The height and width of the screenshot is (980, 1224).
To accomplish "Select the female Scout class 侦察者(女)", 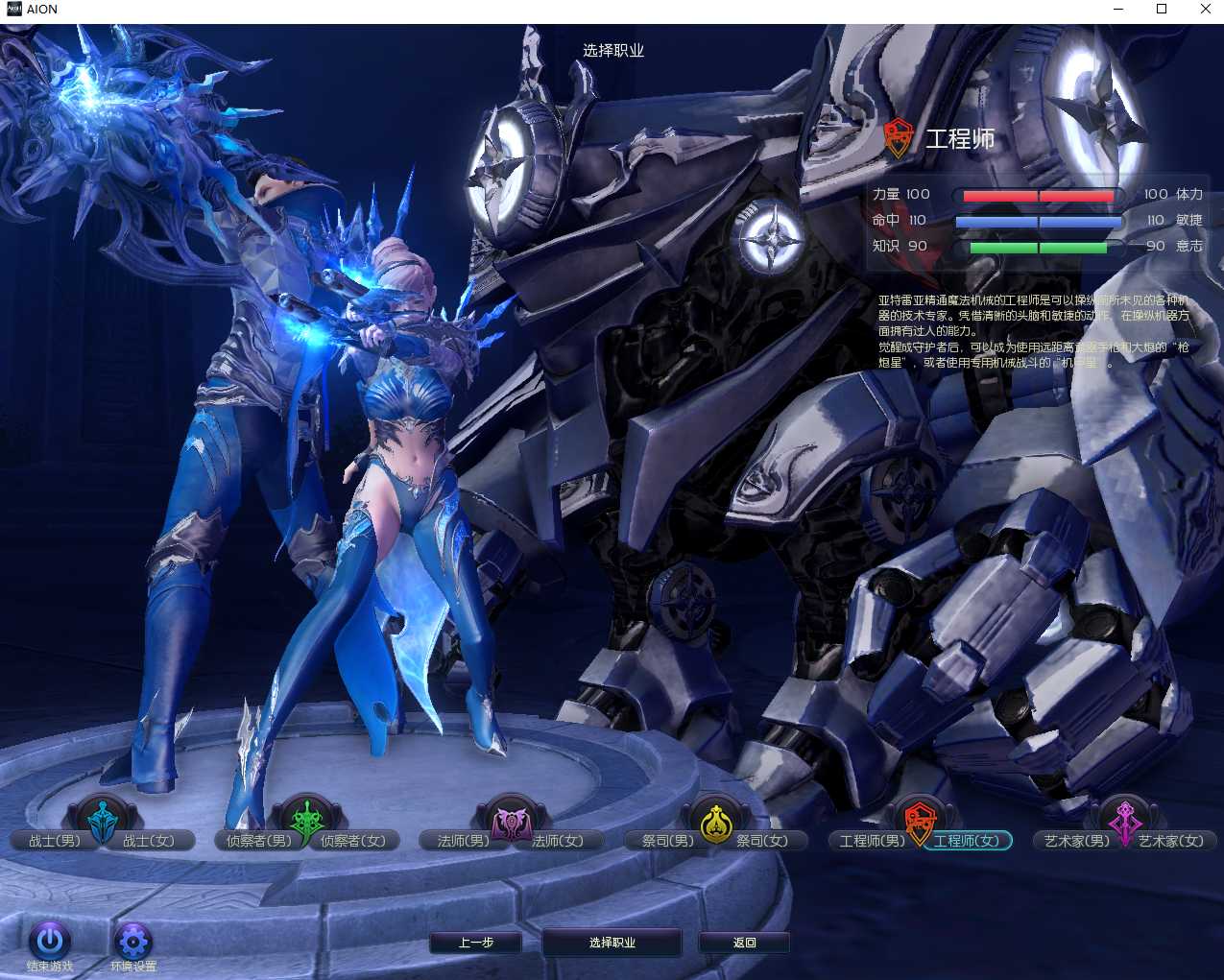I will pyautogui.click(x=353, y=841).
